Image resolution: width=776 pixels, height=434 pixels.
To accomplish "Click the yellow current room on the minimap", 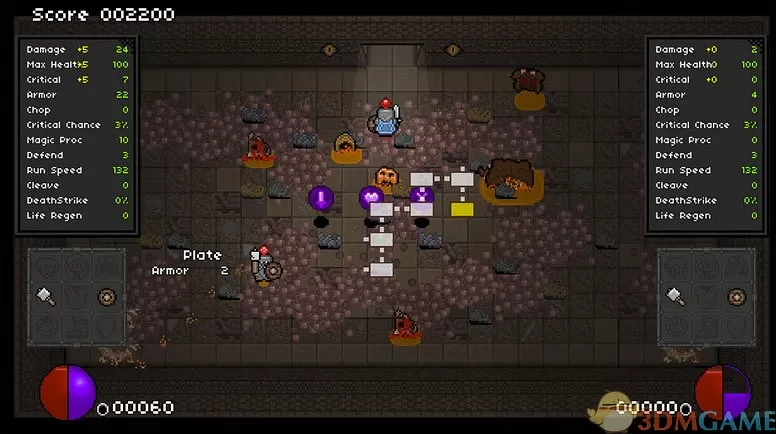I will pyautogui.click(x=461, y=209).
